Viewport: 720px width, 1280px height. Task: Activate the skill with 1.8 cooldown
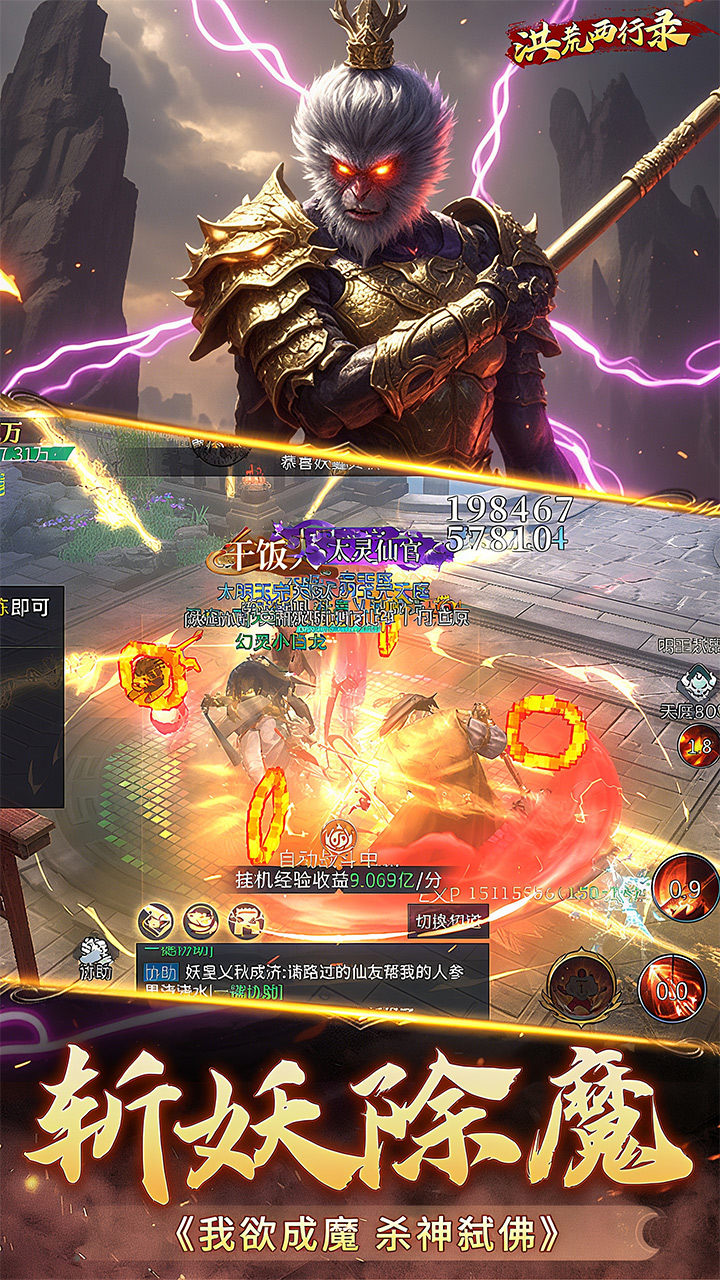(x=698, y=745)
